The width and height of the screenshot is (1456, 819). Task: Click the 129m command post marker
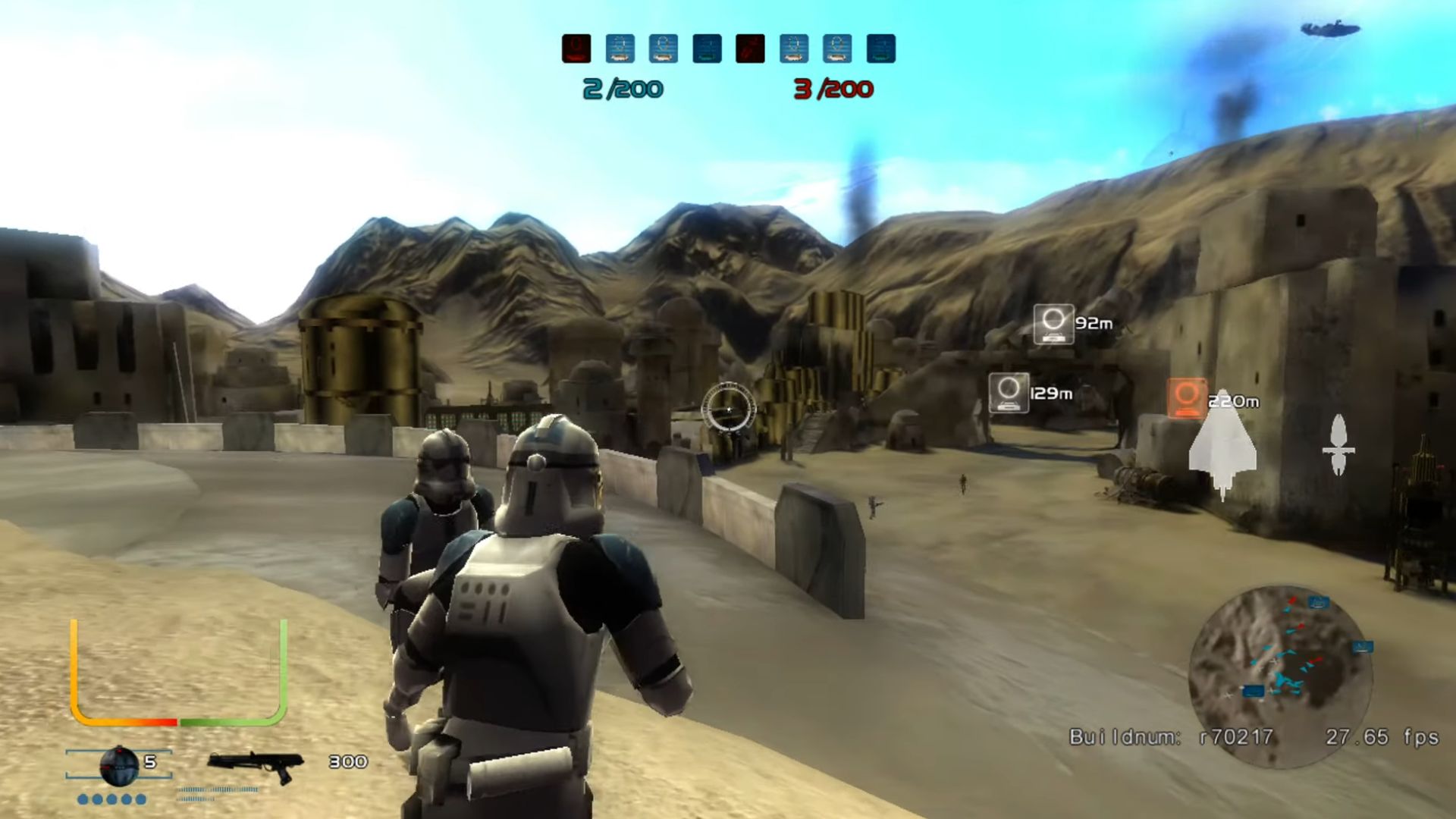1009,393
